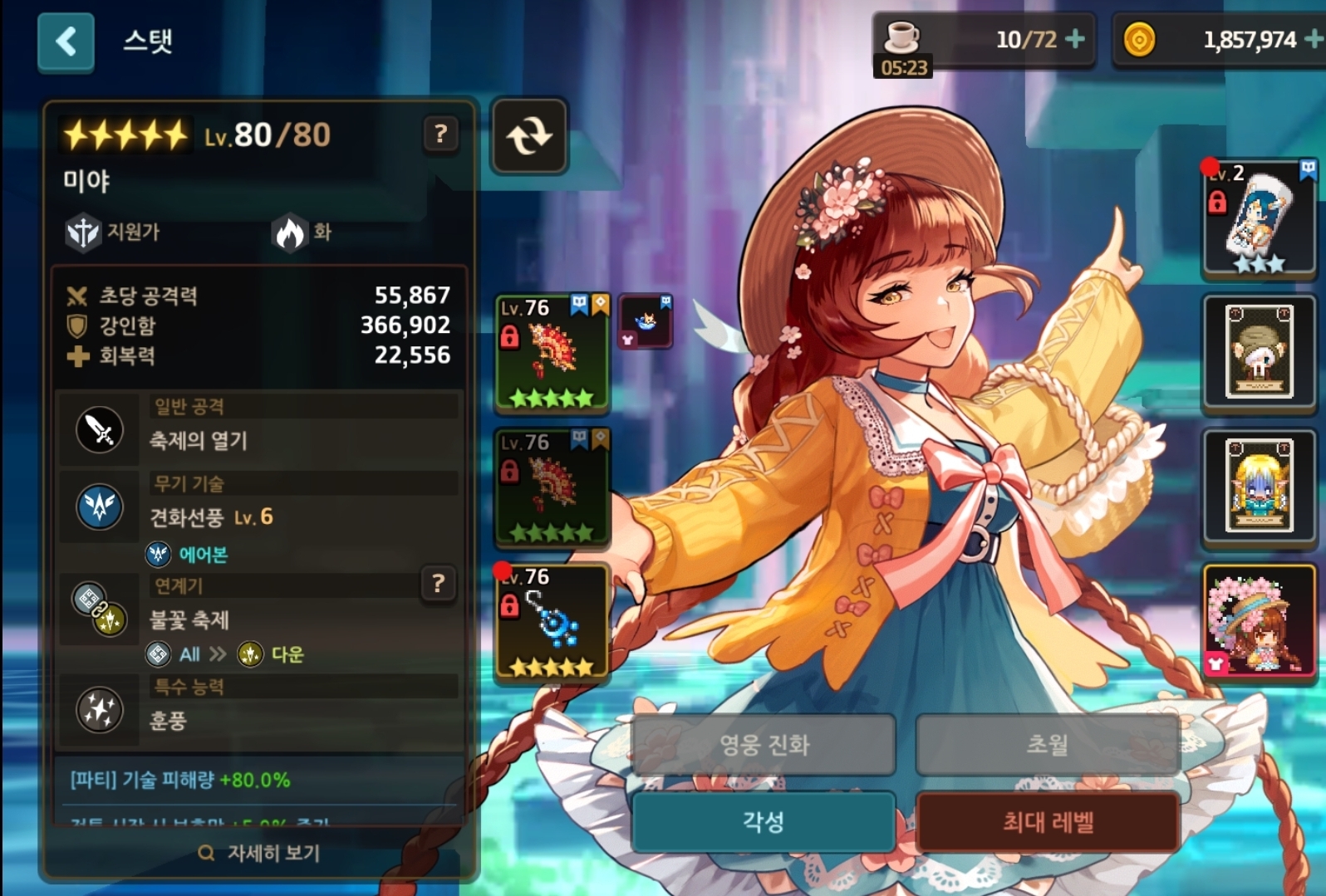This screenshot has width=1326, height=896.
Task: Open the help button beside level 80/80
Action: [x=440, y=133]
